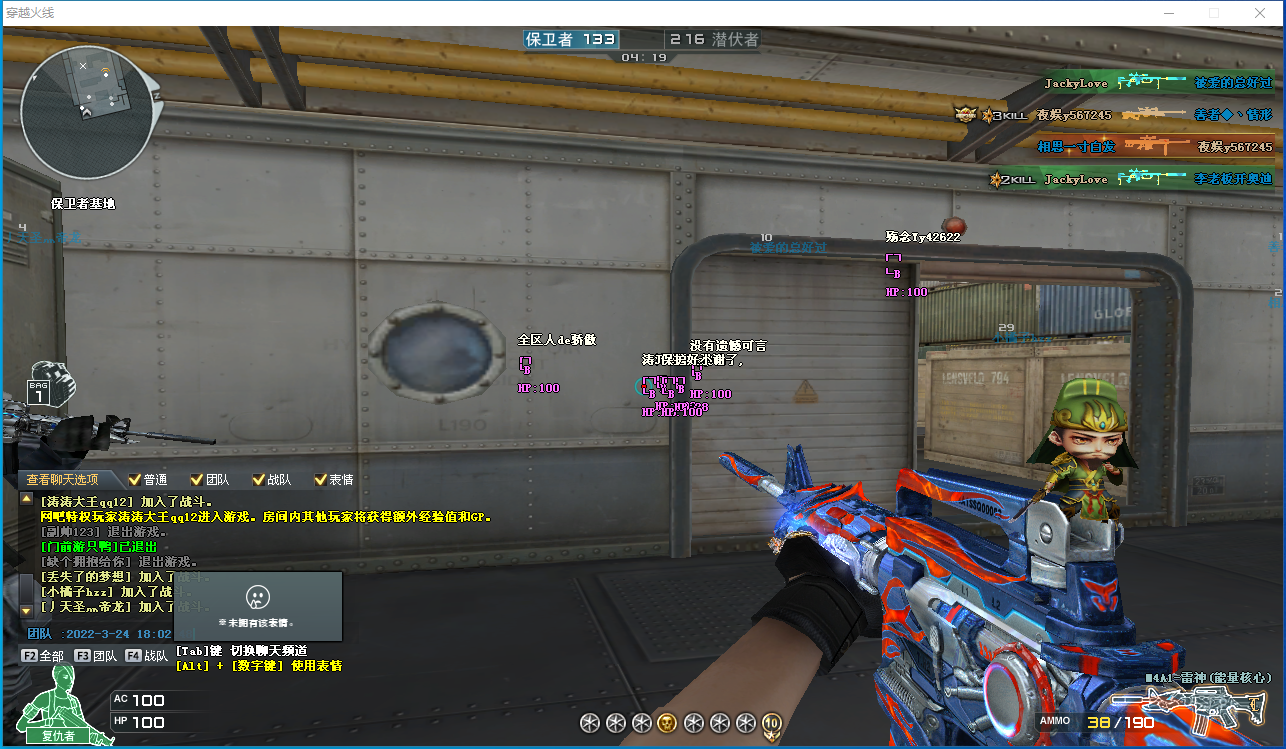Click the chat log scroll-down arrow

[26, 610]
